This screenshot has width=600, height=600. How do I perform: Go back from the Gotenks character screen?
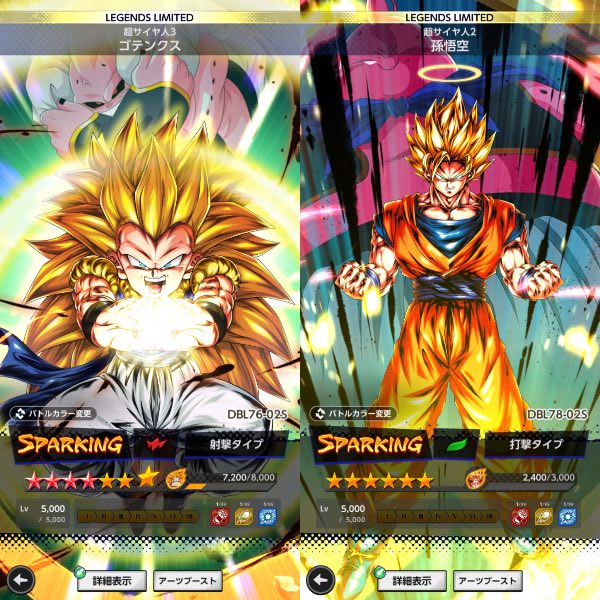tap(22, 579)
